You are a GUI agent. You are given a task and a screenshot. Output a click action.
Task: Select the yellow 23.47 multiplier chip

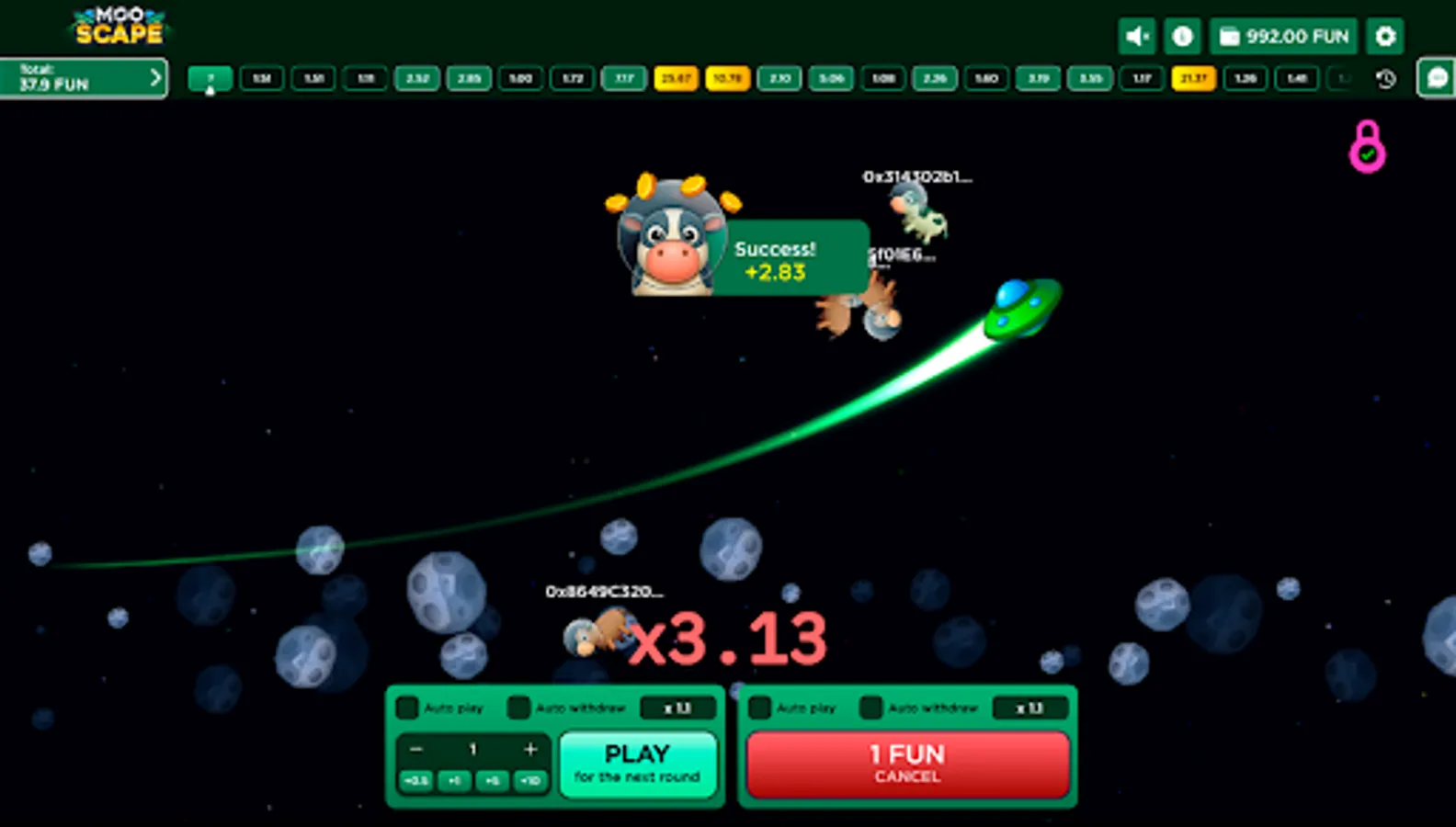pos(677,79)
